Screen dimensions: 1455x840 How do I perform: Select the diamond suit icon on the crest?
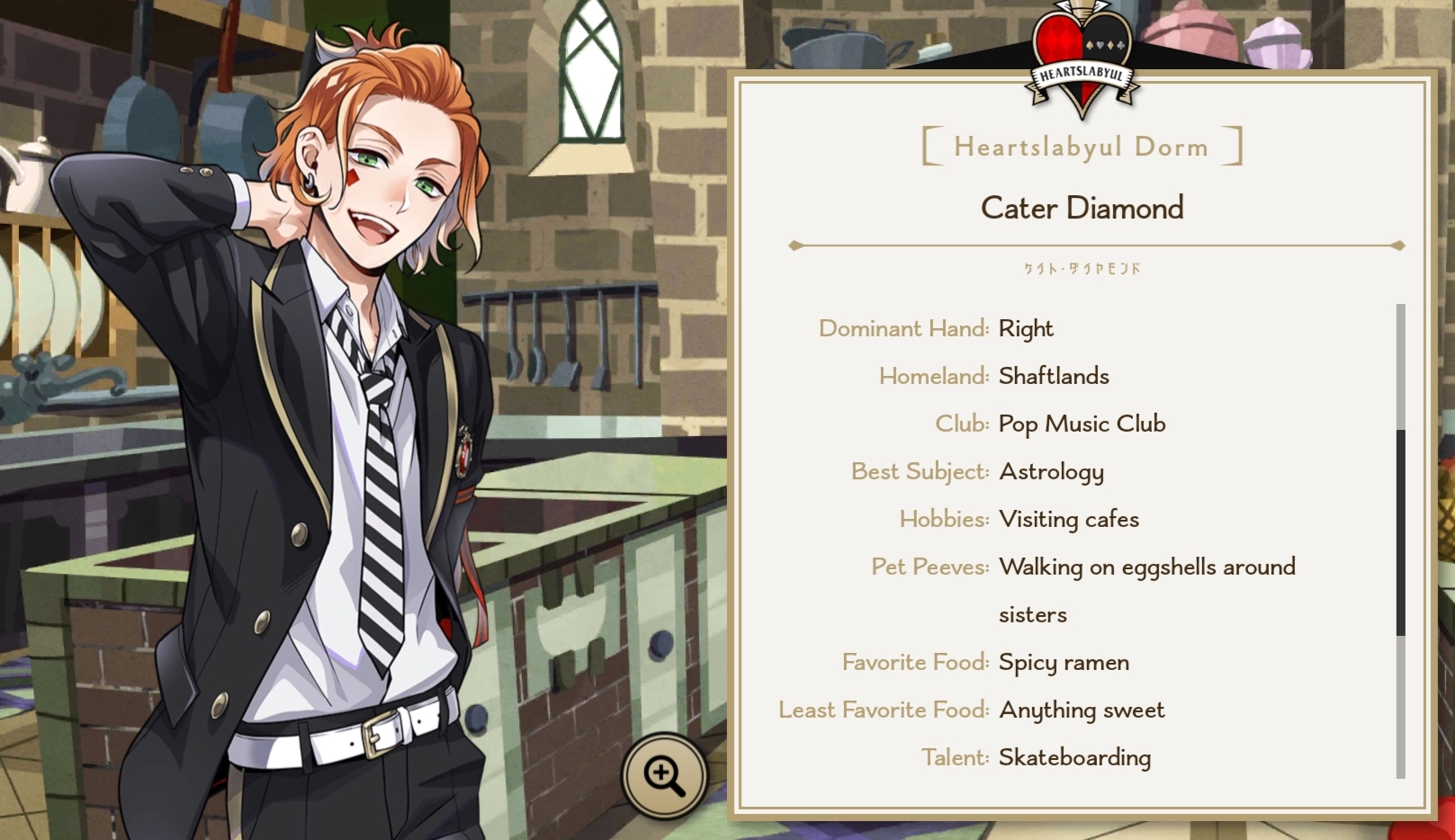coord(1110,46)
